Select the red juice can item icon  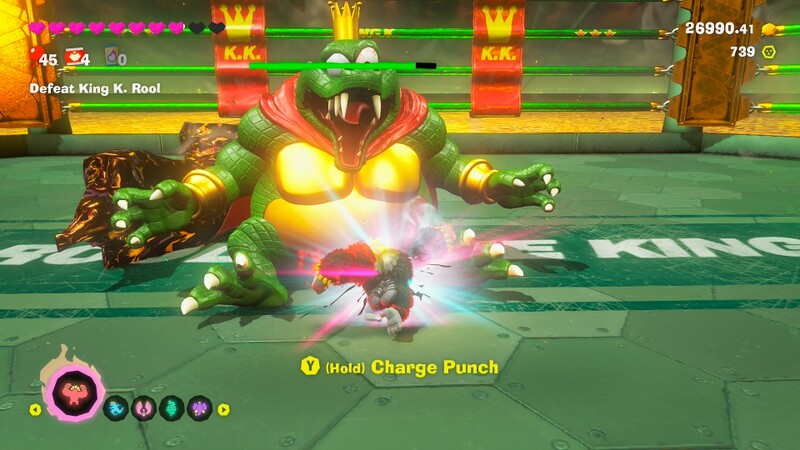[x=73, y=58]
